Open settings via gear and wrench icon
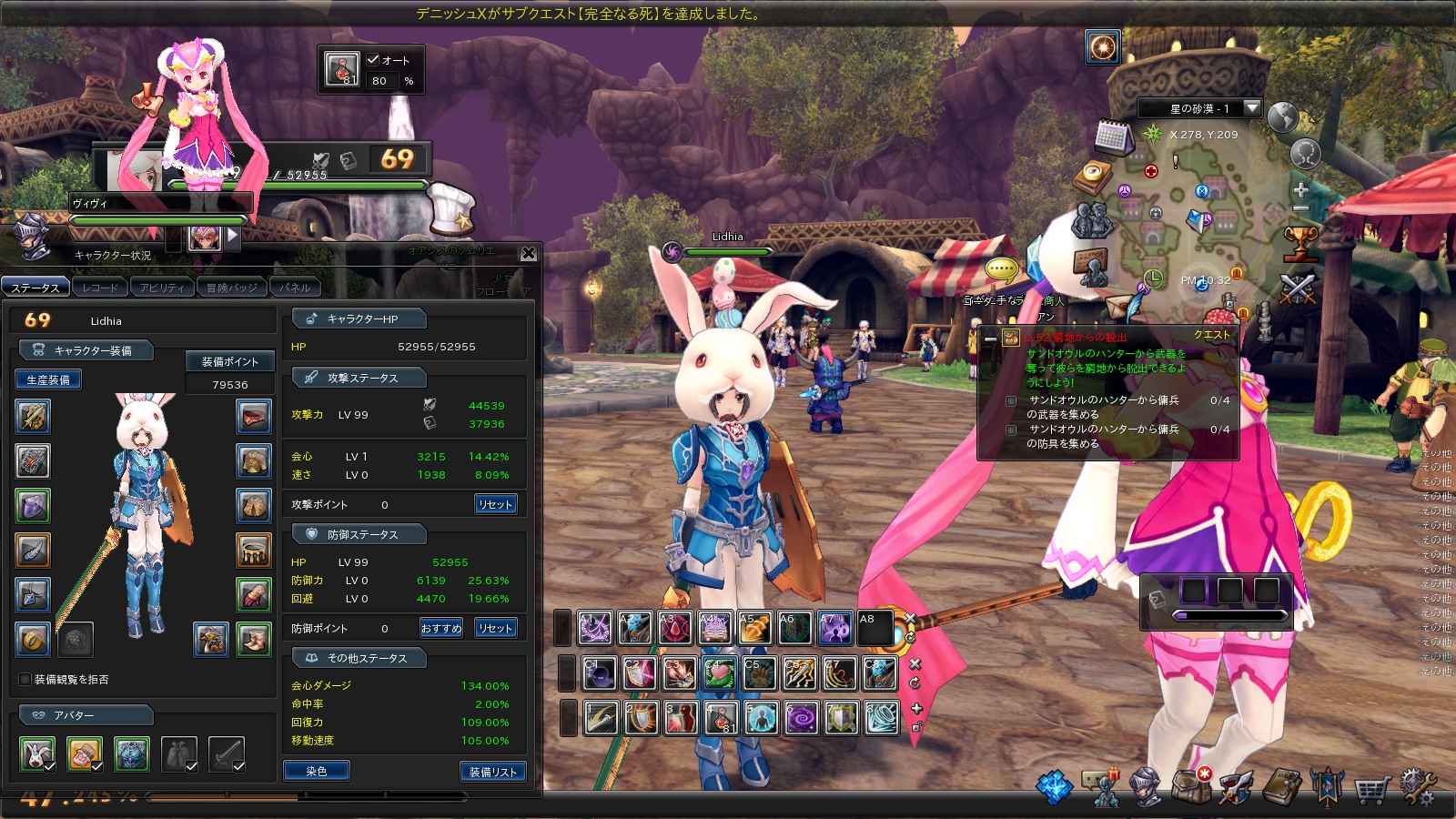This screenshot has width=1456, height=819. point(1417,787)
